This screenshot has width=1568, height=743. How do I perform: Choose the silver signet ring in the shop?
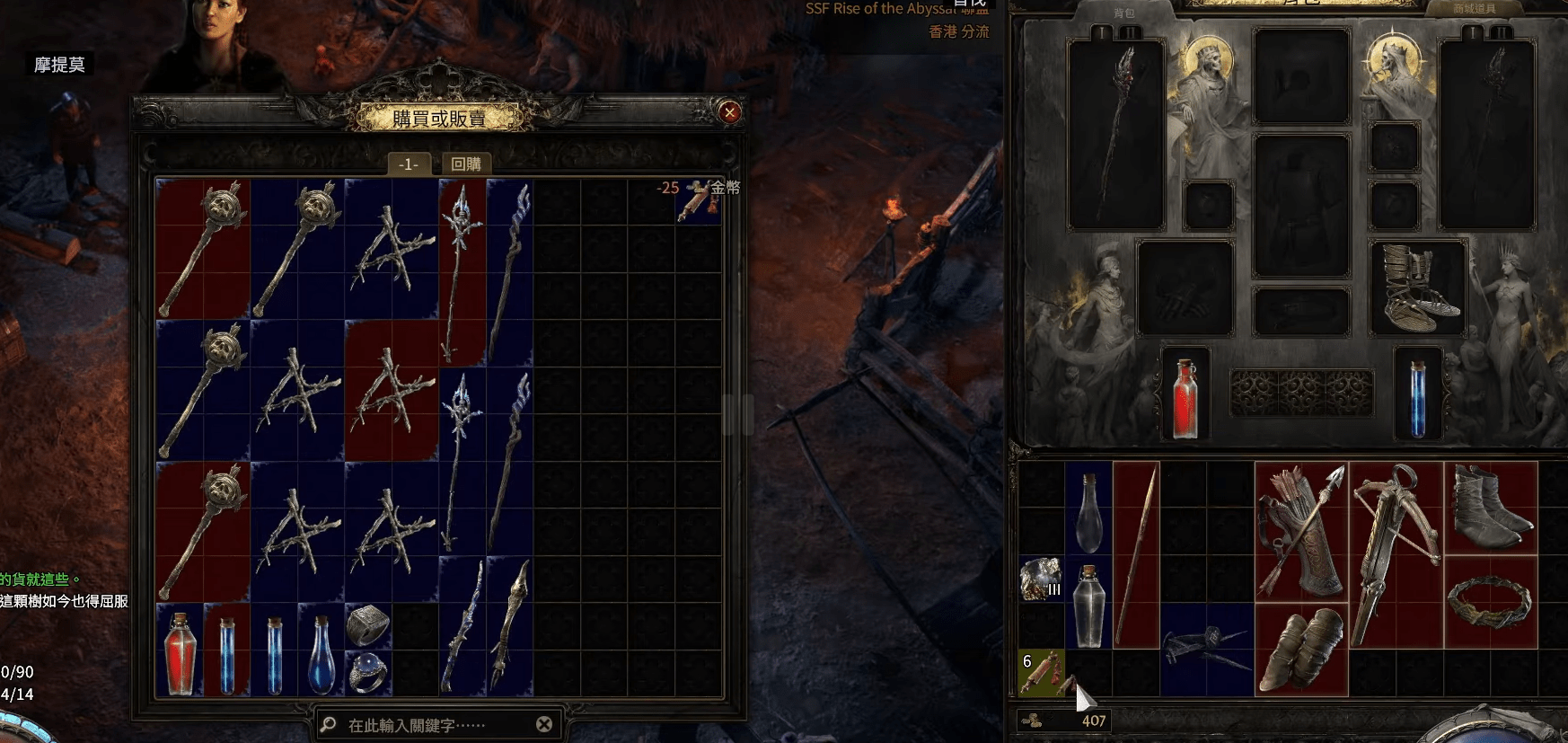click(x=367, y=625)
